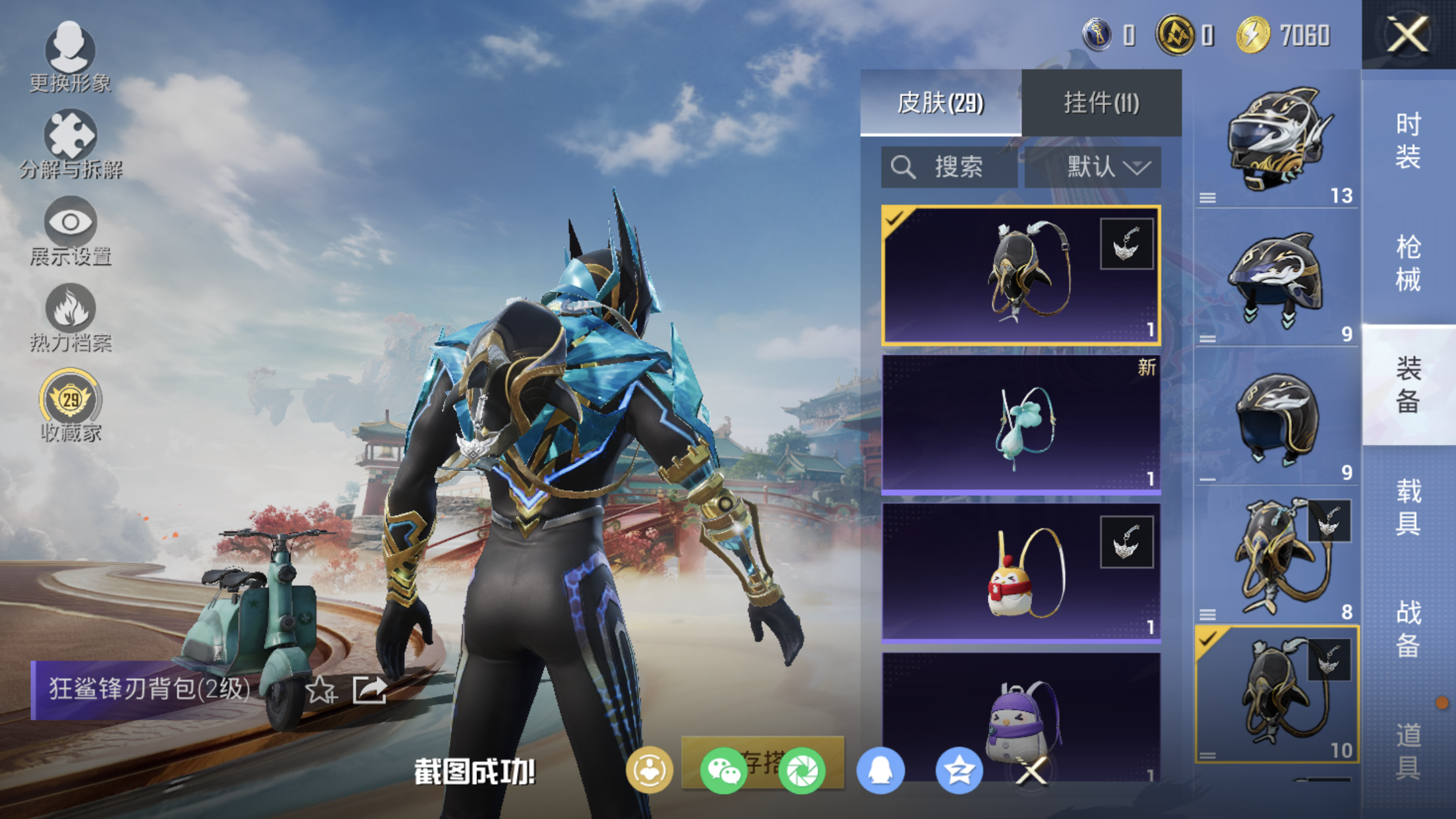1456x819 pixels.
Task: Select the new teal gourd backpack skin
Action: [1021, 424]
